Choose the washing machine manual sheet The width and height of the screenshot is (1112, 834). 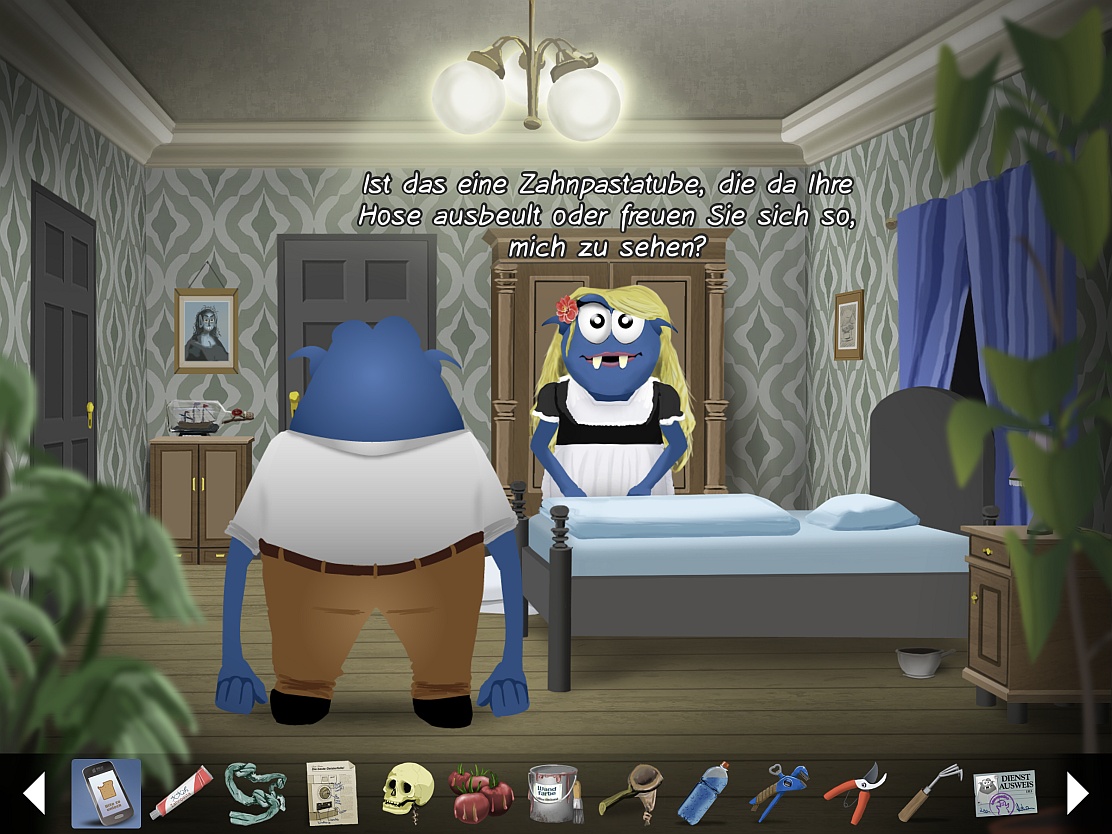tap(331, 793)
